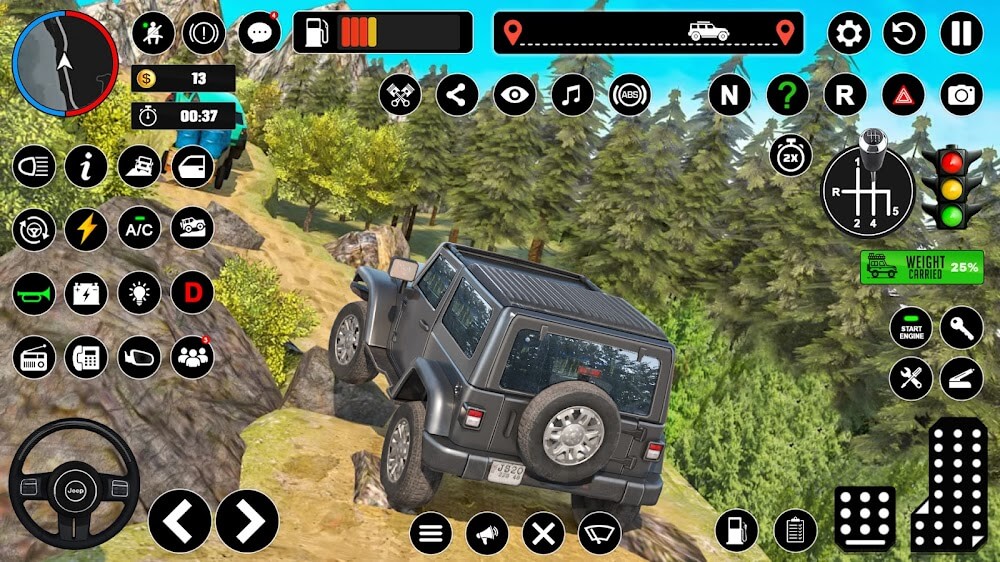This screenshot has width=1000, height=562.
Task: Steer left with the left arrow
Action: point(180,520)
